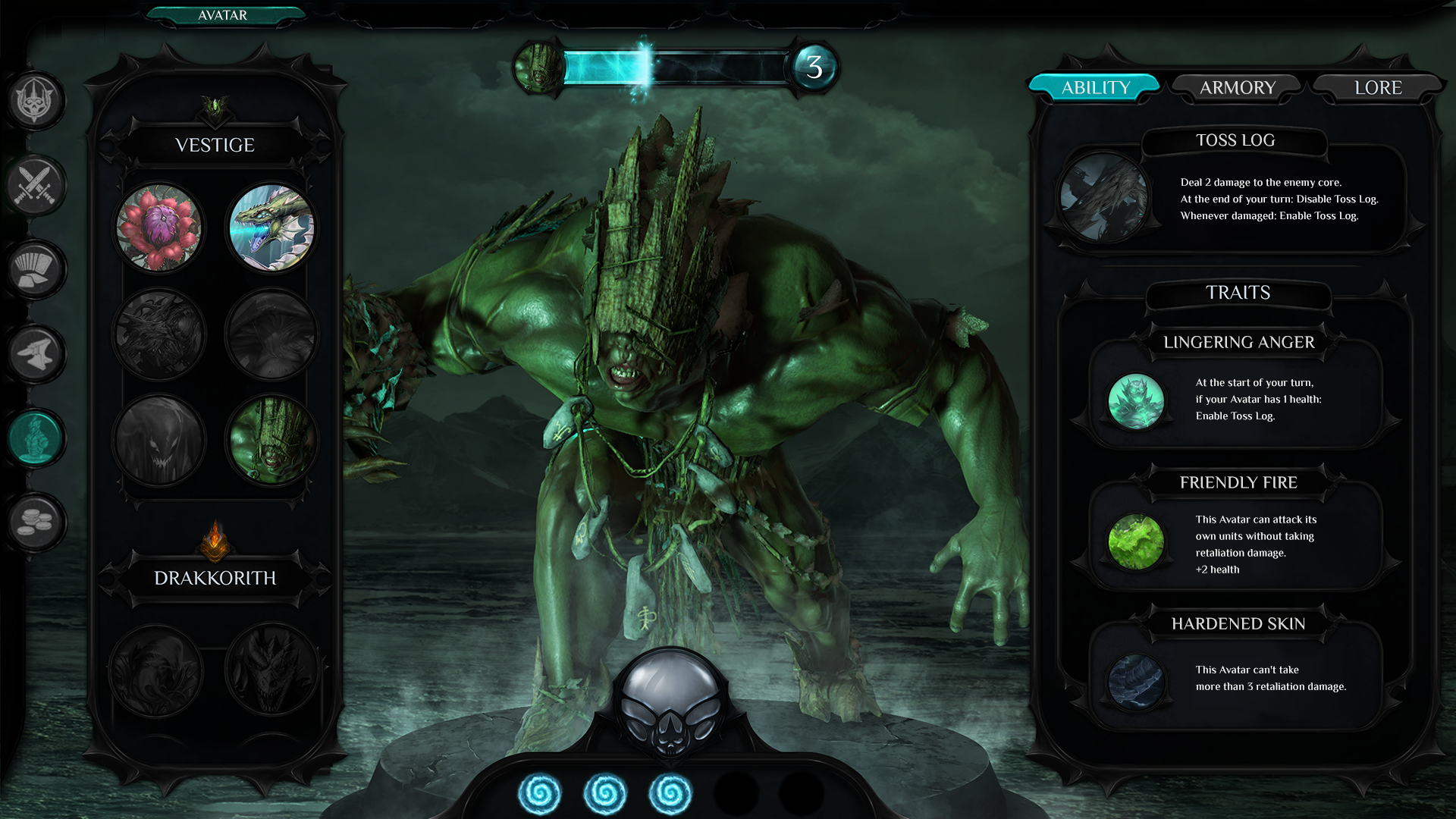Viewport: 1456px width, 819px height.
Task: Choose the red flower avatar portrait
Action: point(159,227)
